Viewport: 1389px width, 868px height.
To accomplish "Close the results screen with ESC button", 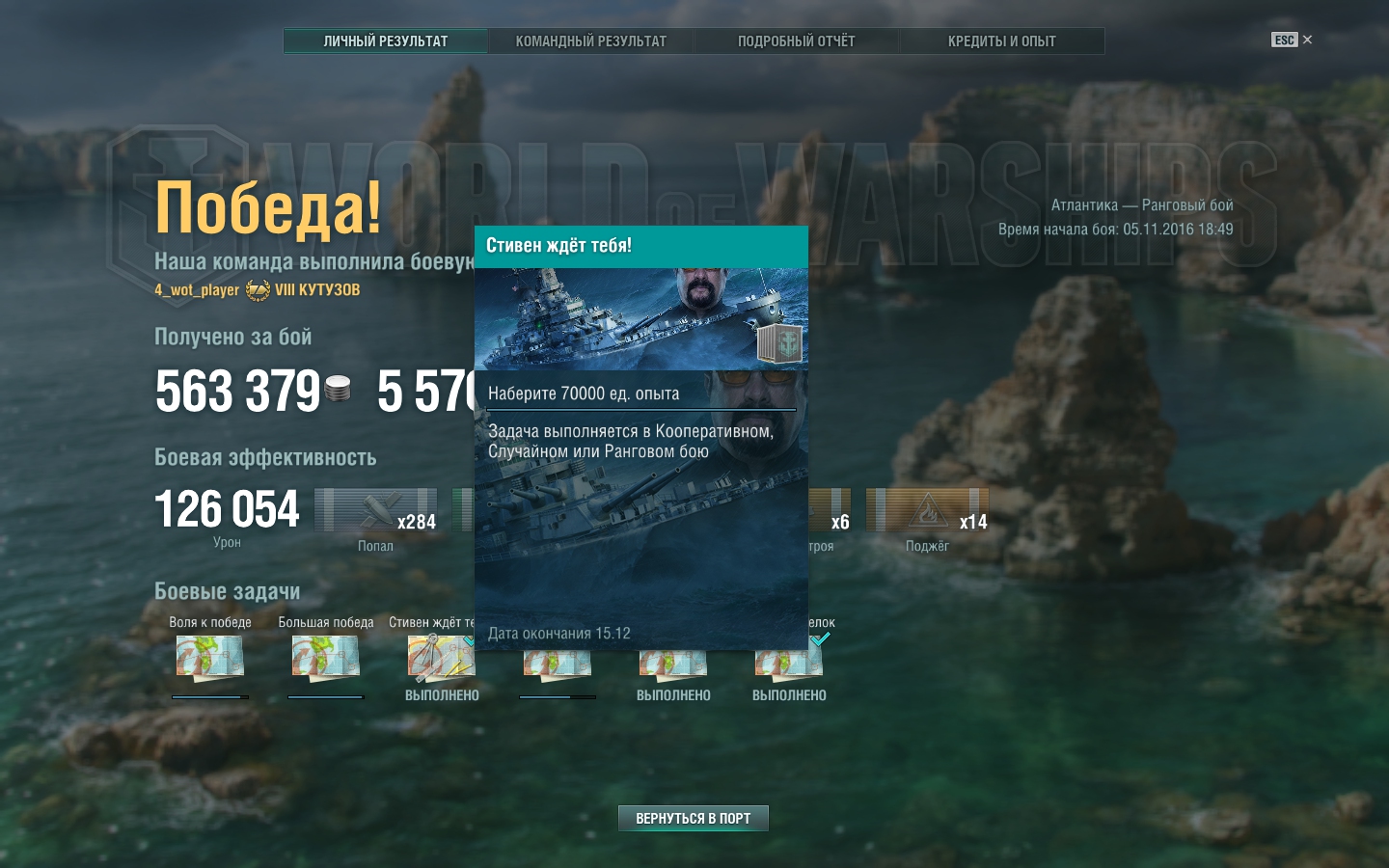I will 1292,40.
